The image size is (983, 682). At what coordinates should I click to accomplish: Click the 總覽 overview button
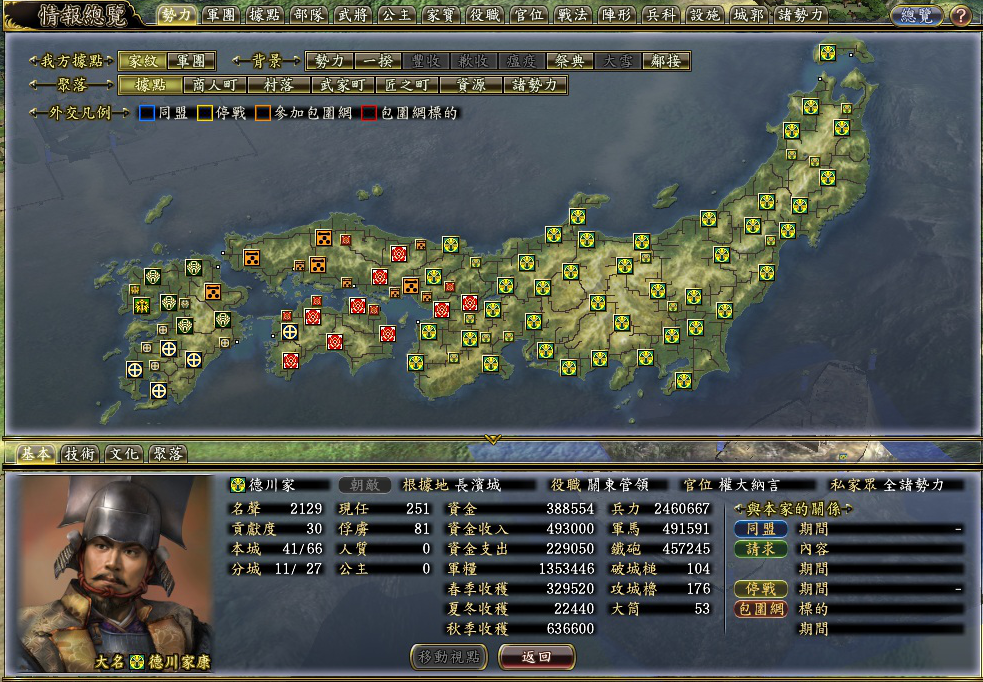click(x=916, y=15)
